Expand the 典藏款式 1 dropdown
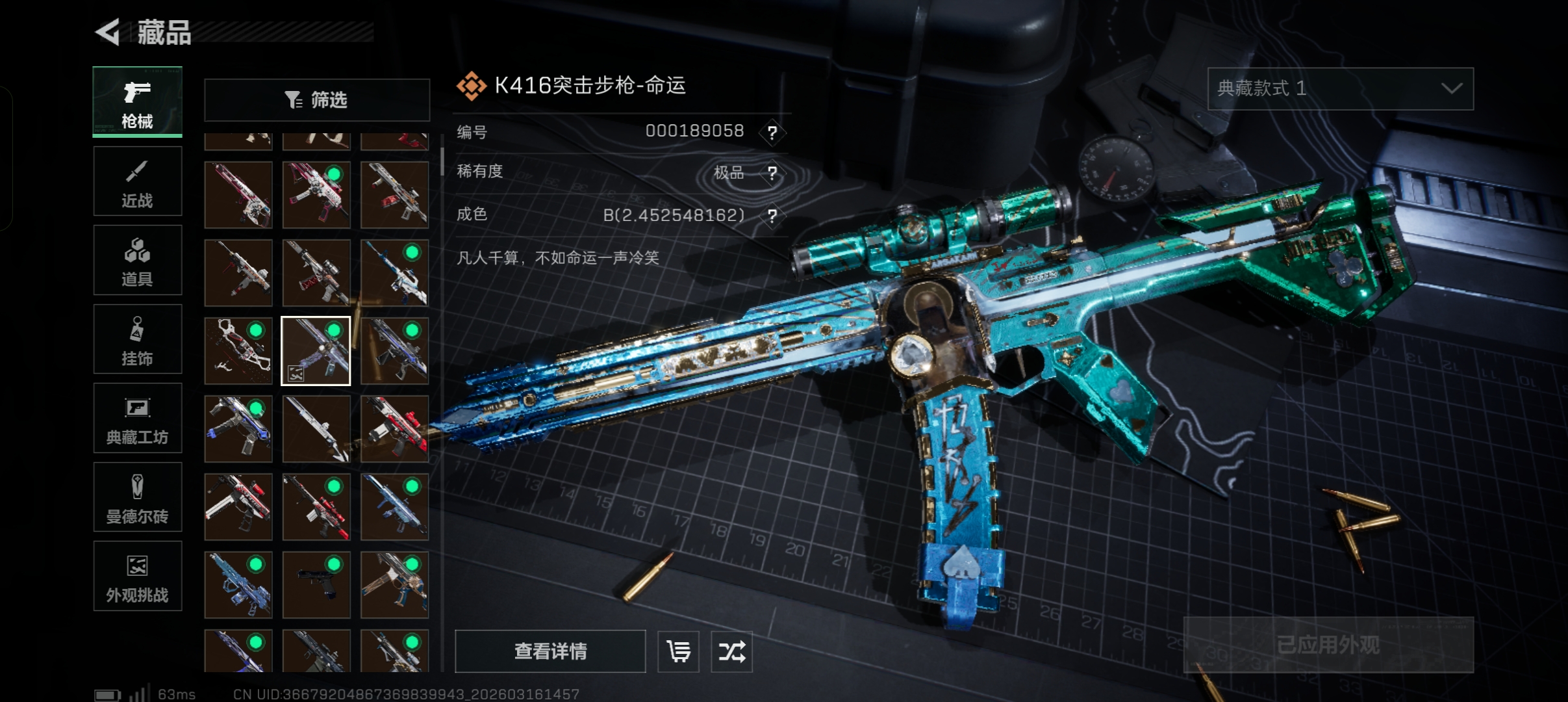This screenshot has height=702, width=1568. (x=1340, y=88)
